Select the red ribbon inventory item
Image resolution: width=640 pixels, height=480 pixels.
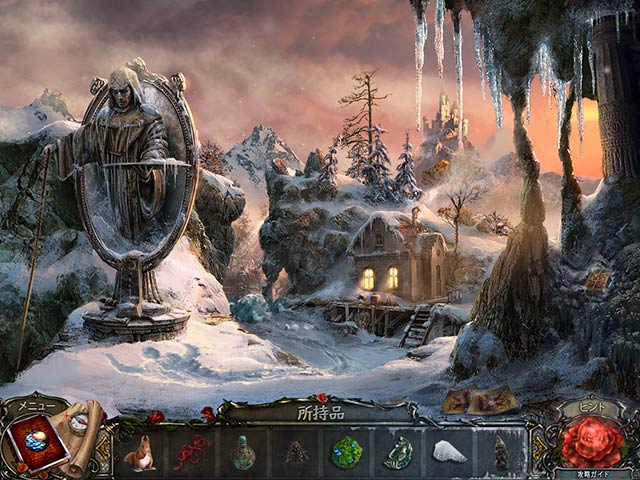coord(191,452)
